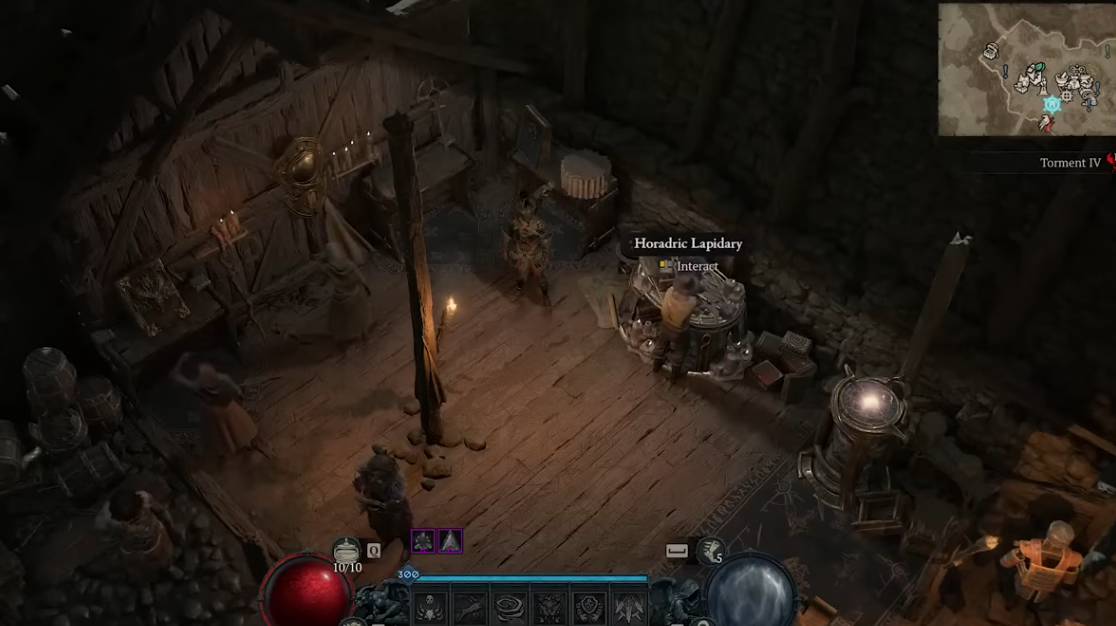Open the minimap
Screen dimensions: 1116x626
[x=1026, y=69]
